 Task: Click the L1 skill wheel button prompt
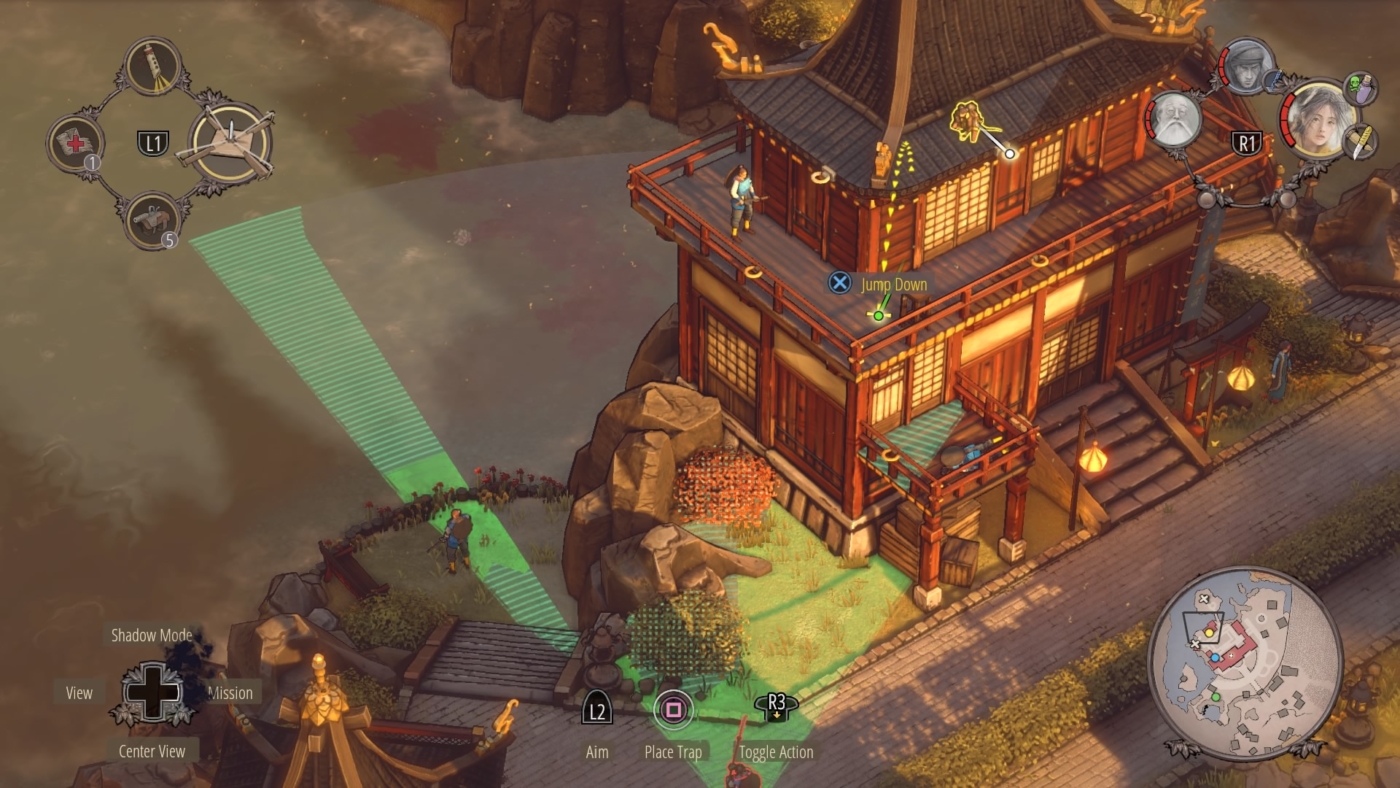coord(153,141)
